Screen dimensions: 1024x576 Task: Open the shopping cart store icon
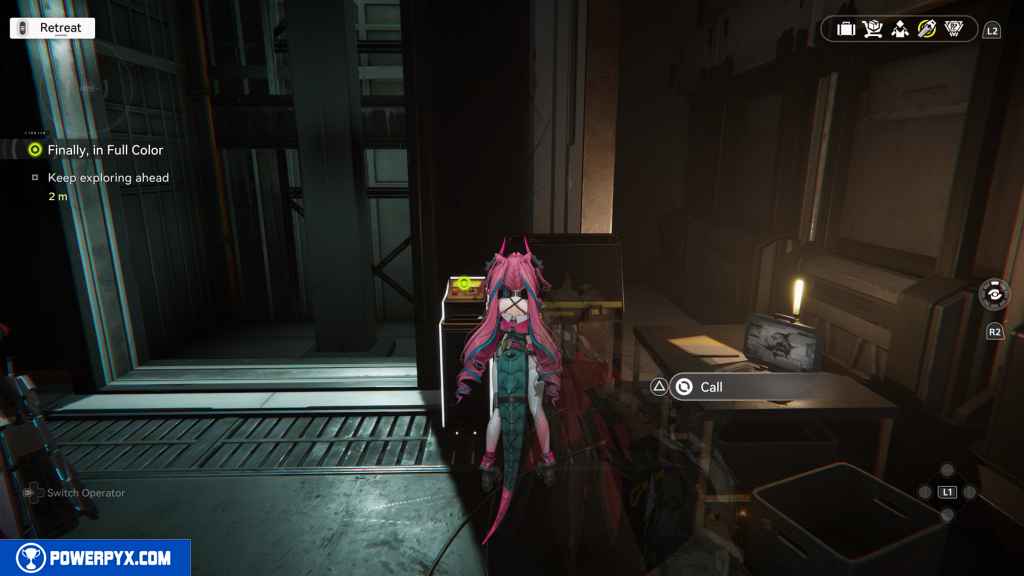coord(872,29)
